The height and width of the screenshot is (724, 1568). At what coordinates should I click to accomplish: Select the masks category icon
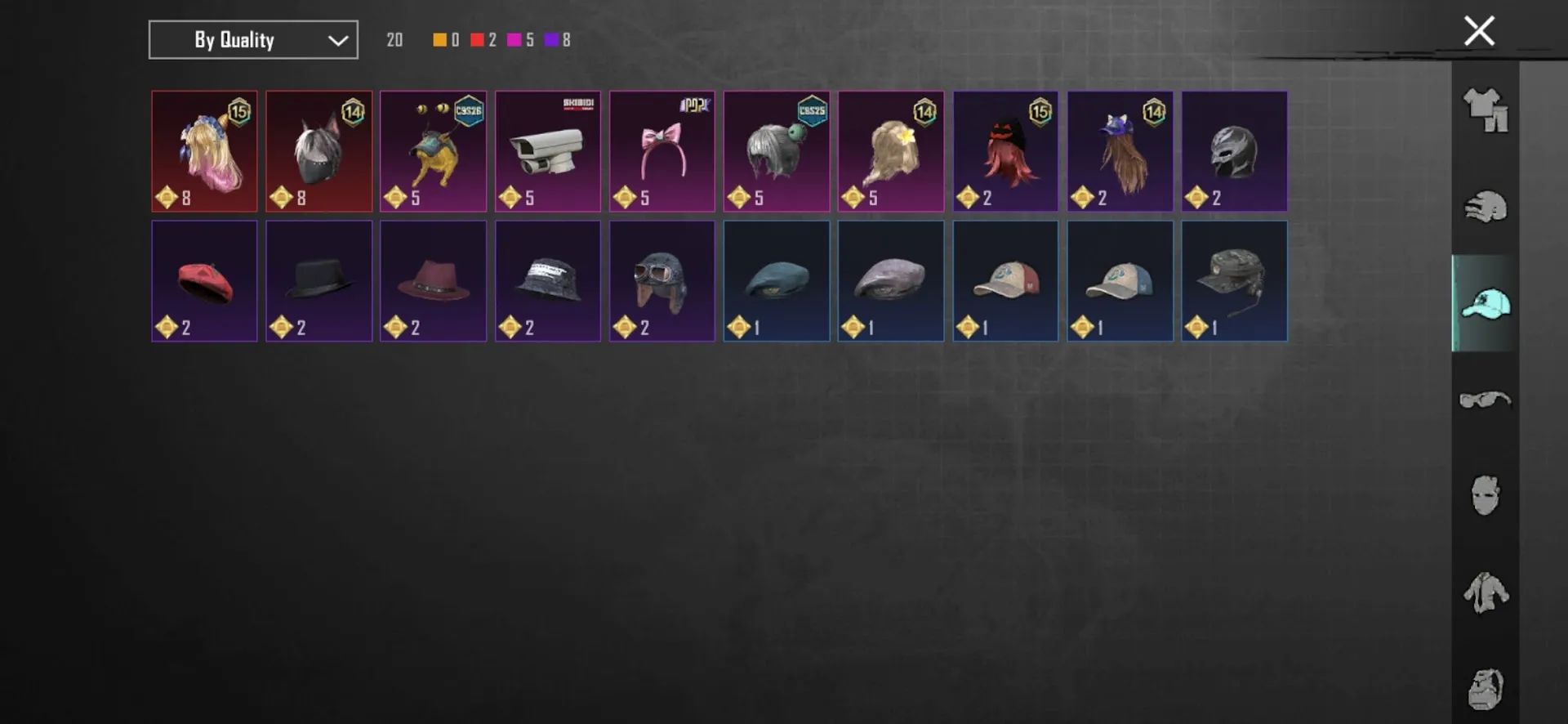[1485, 494]
